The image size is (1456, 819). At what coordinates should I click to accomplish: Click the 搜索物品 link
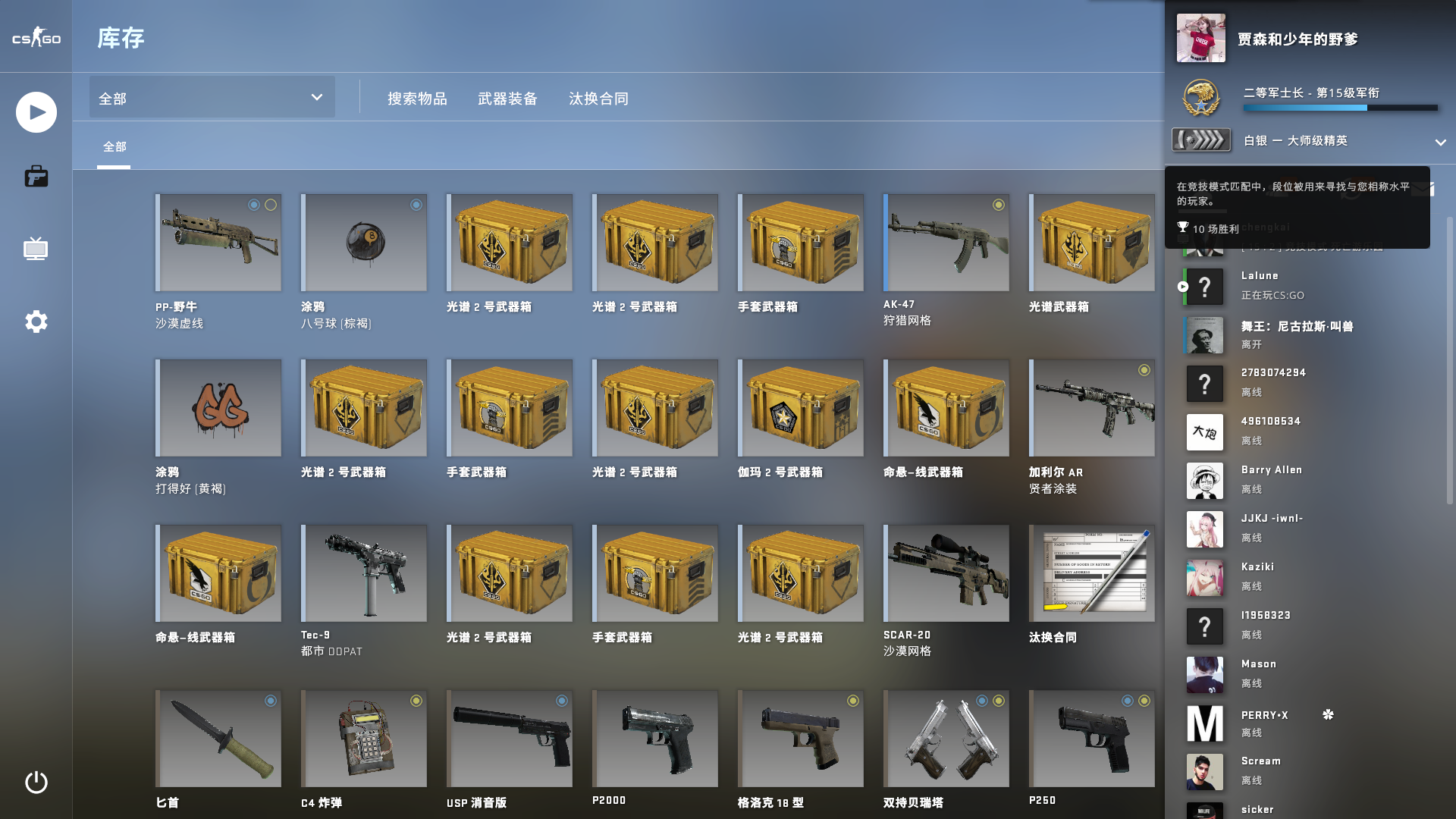click(x=416, y=99)
